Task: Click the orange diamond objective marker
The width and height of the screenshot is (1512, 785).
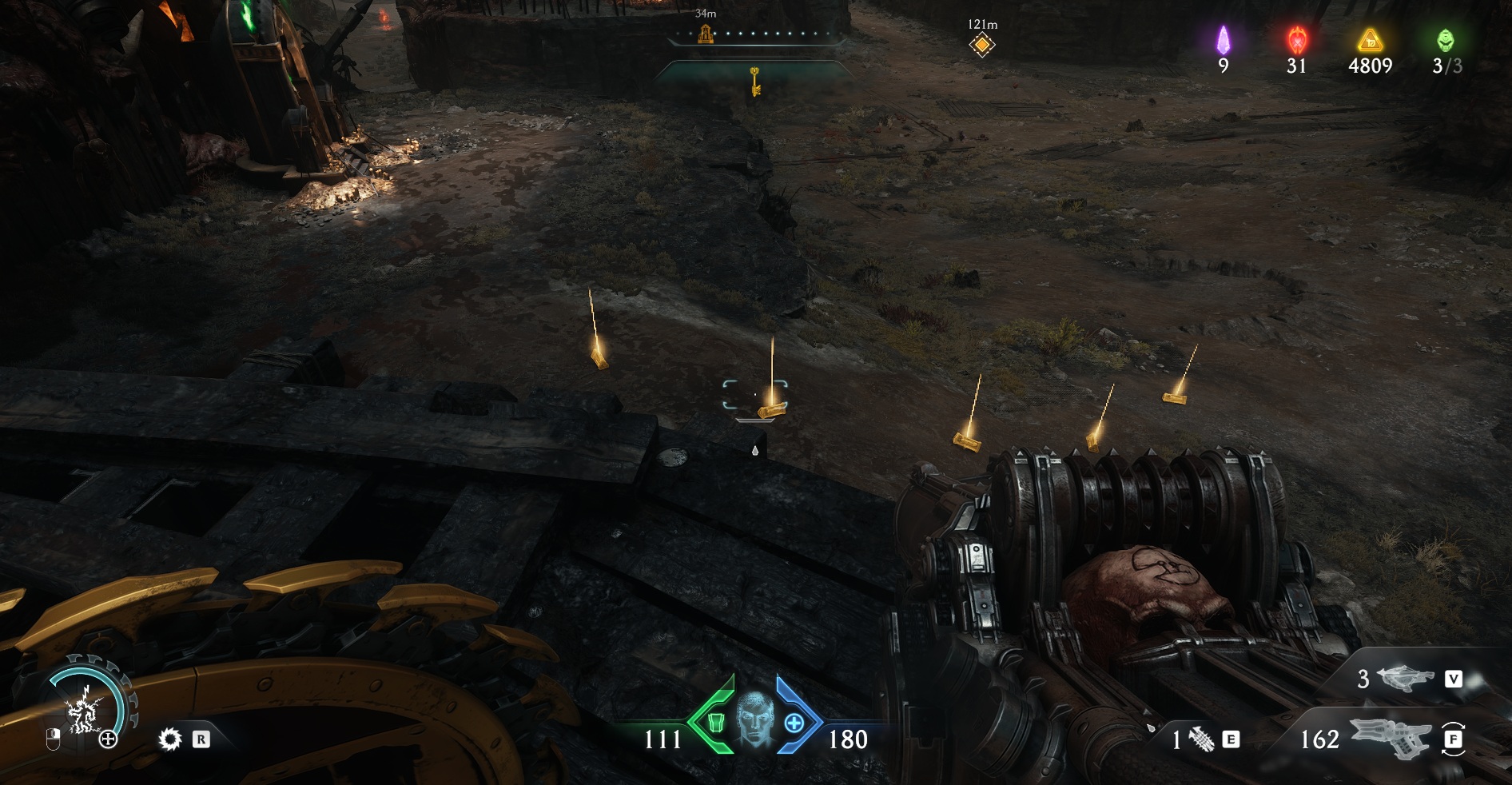Action: [981, 45]
